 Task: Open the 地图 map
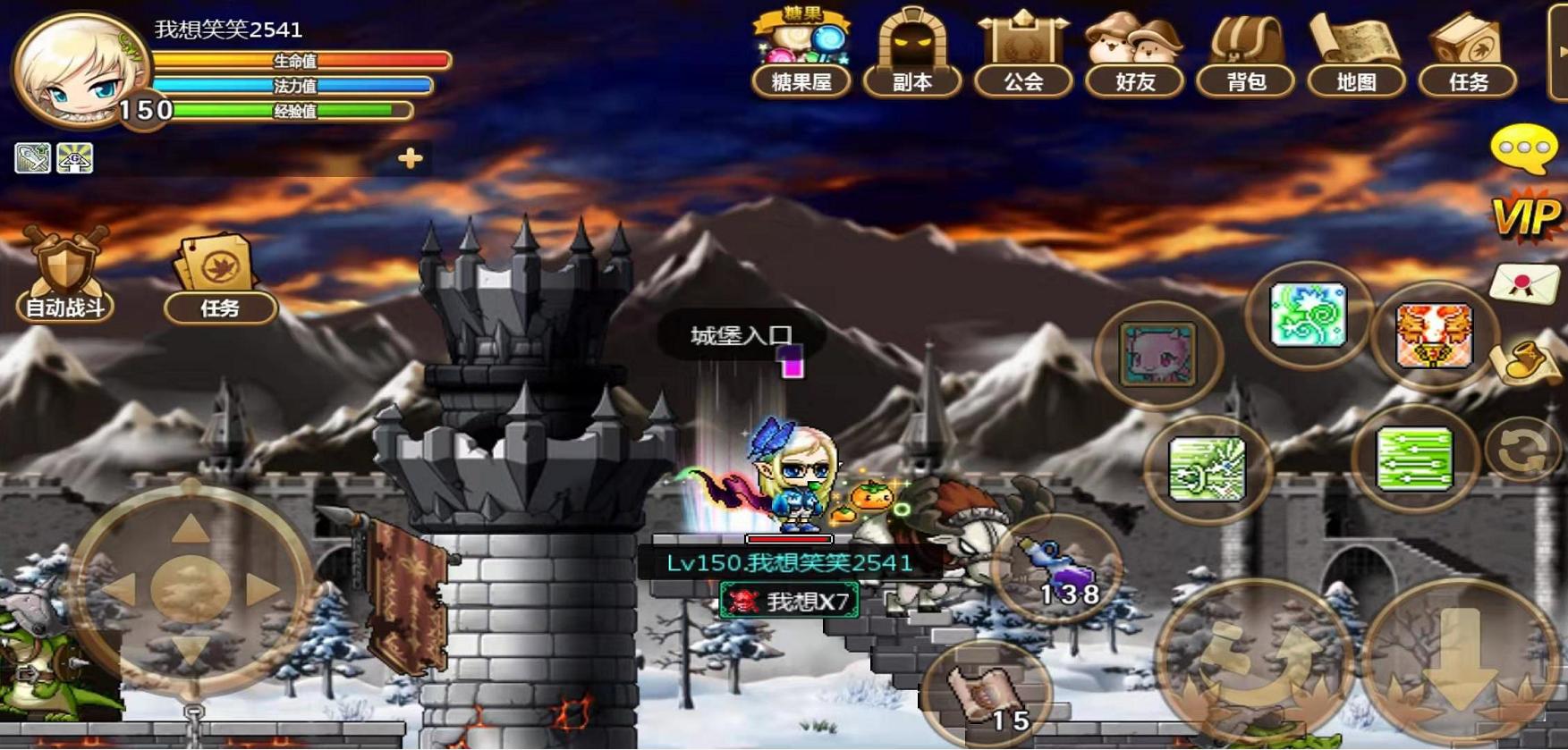[1356, 54]
